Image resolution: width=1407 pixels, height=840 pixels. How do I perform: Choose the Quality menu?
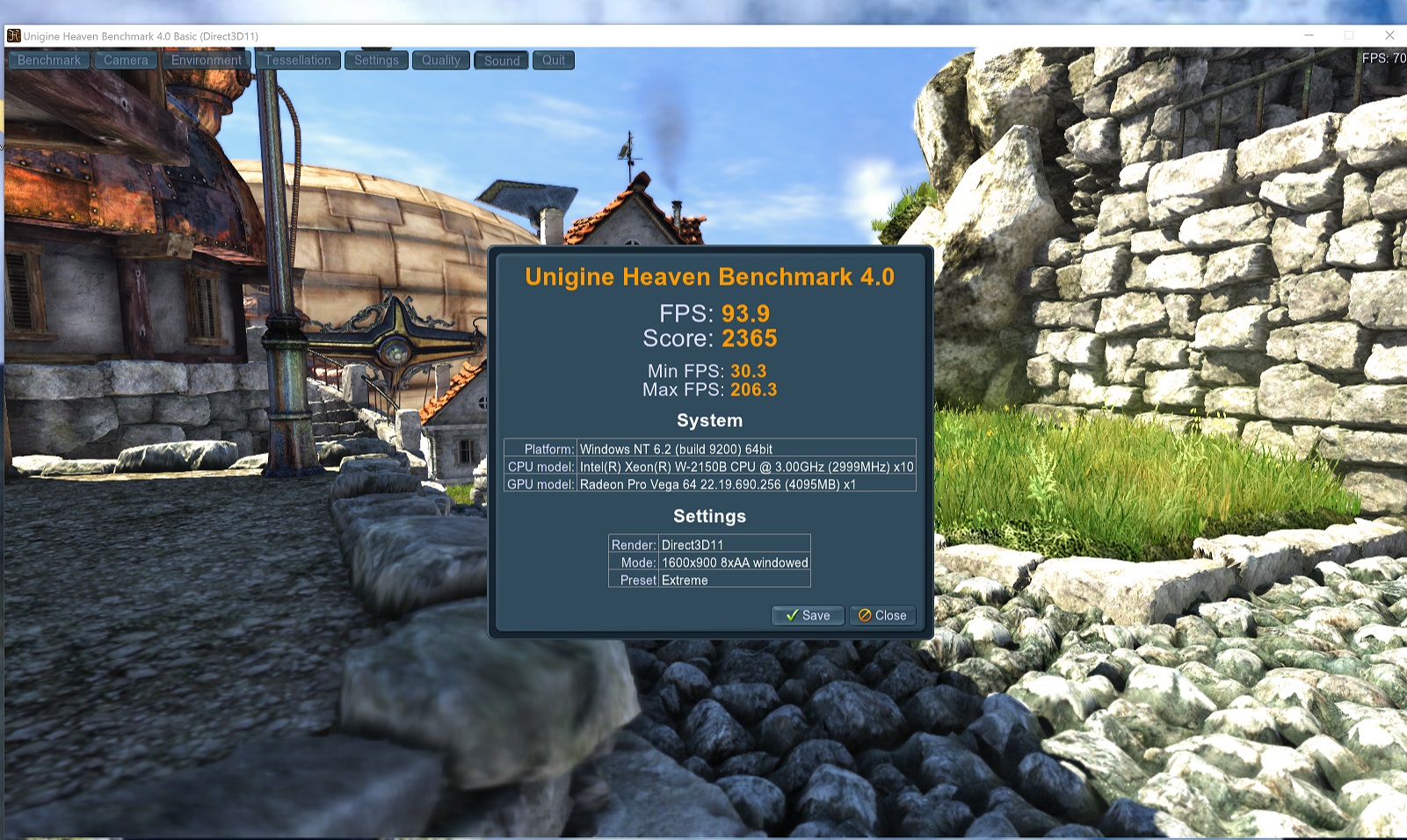coord(441,61)
